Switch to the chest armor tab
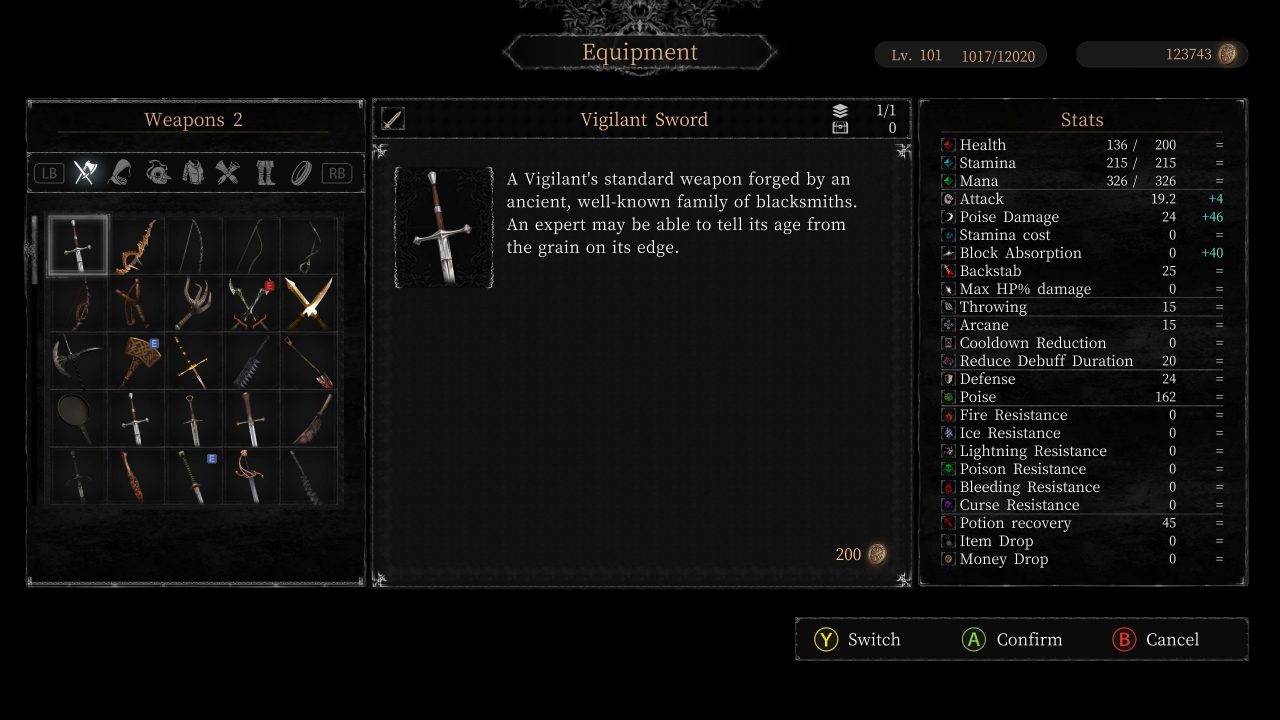 pos(193,173)
